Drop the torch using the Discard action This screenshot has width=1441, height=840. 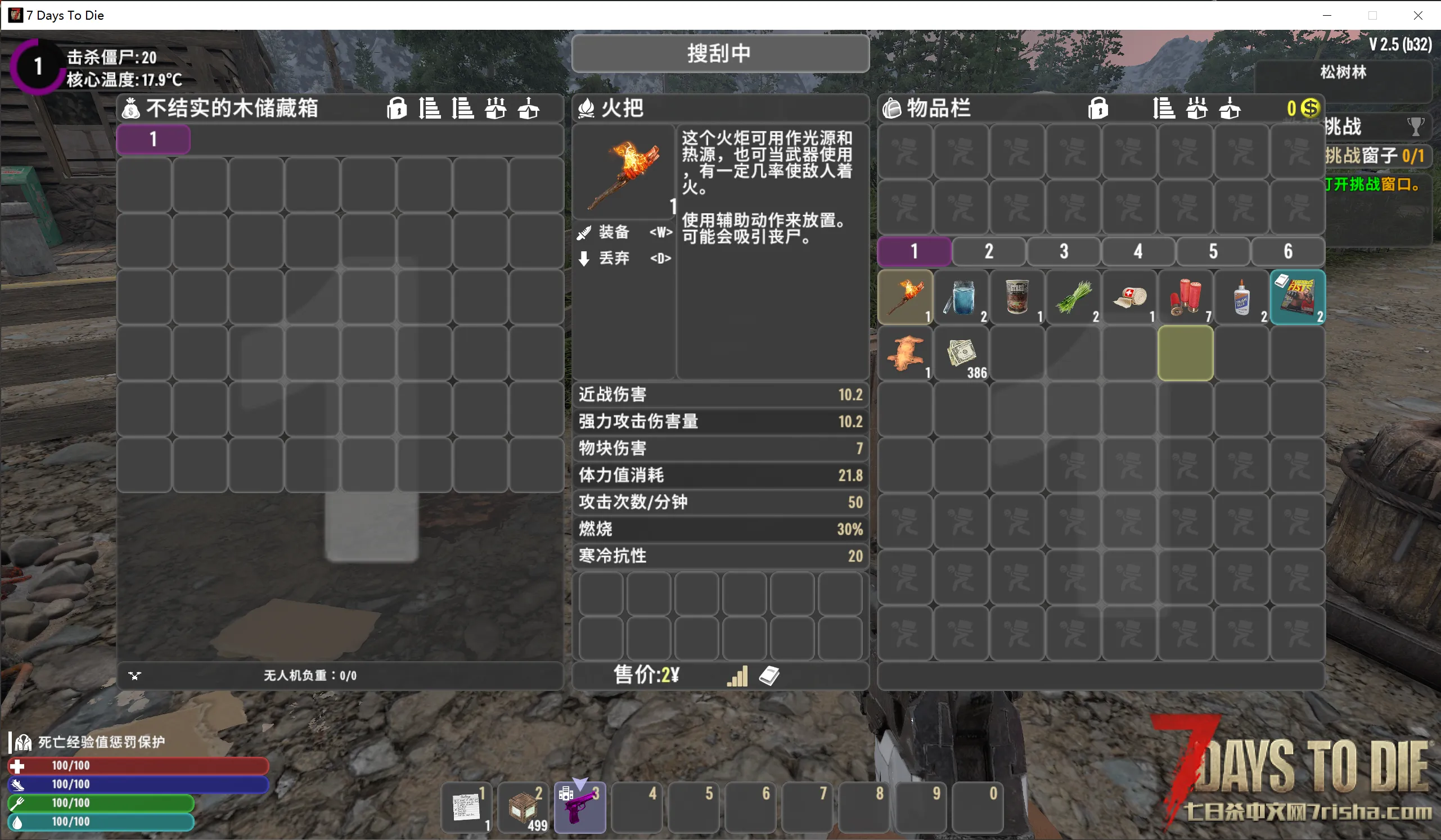[x=614, y=258]
